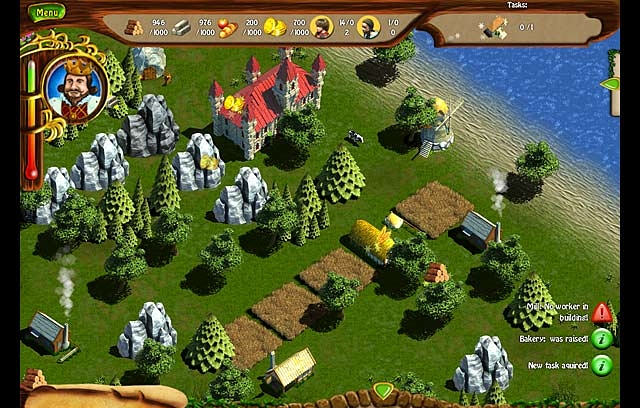This screenshot has width=640, height=408.
Task: Open the green Menu button
Action: click(46, 13)
